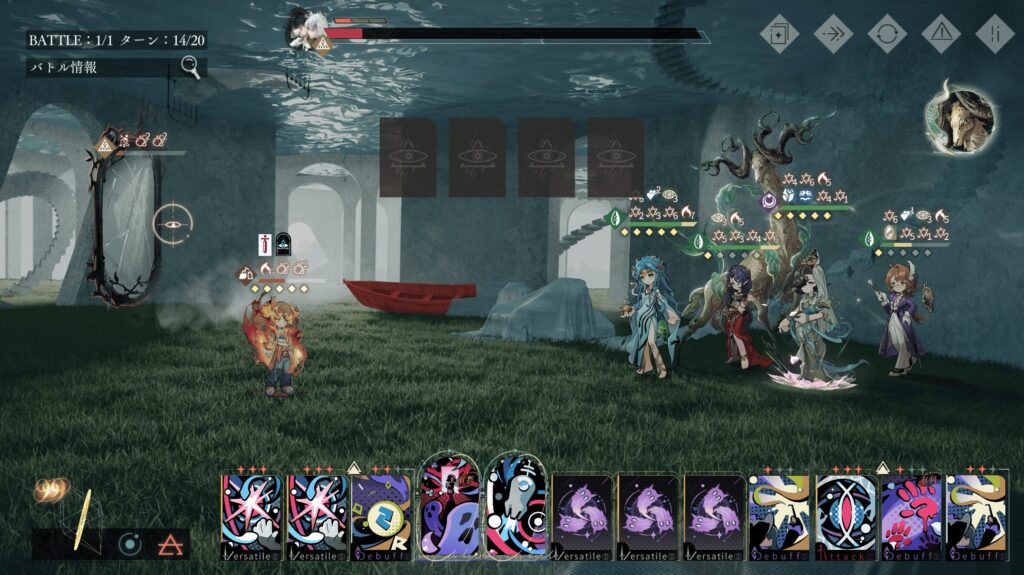Viewport: 1024px width, 575px height.
Task: Open the card deck diamond button
Action: pyautogui.click(x=780, y=33)
